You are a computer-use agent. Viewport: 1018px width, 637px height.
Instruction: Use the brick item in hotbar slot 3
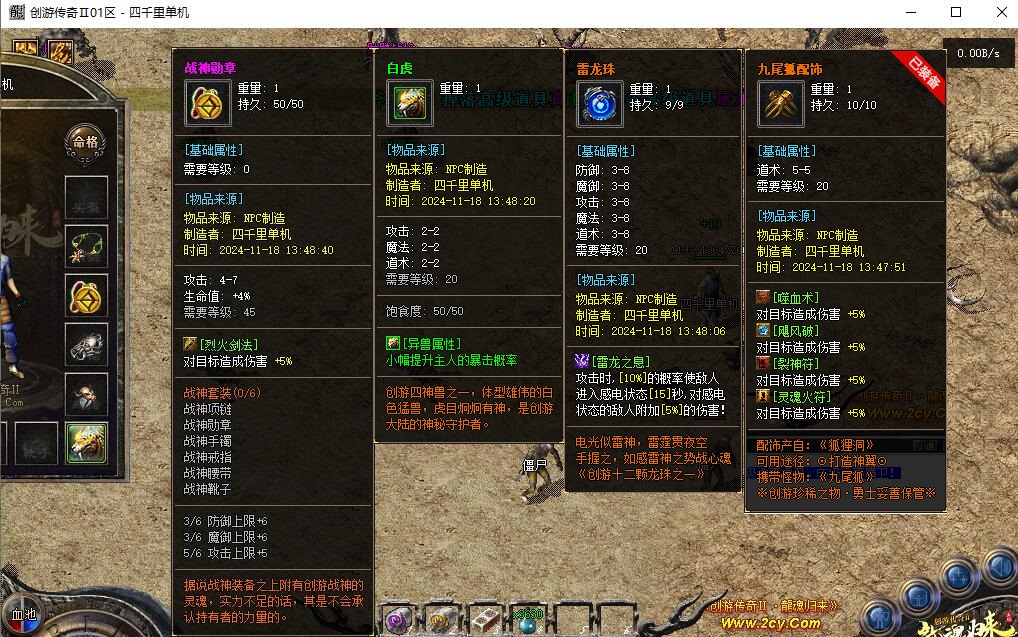coord(485,620)
